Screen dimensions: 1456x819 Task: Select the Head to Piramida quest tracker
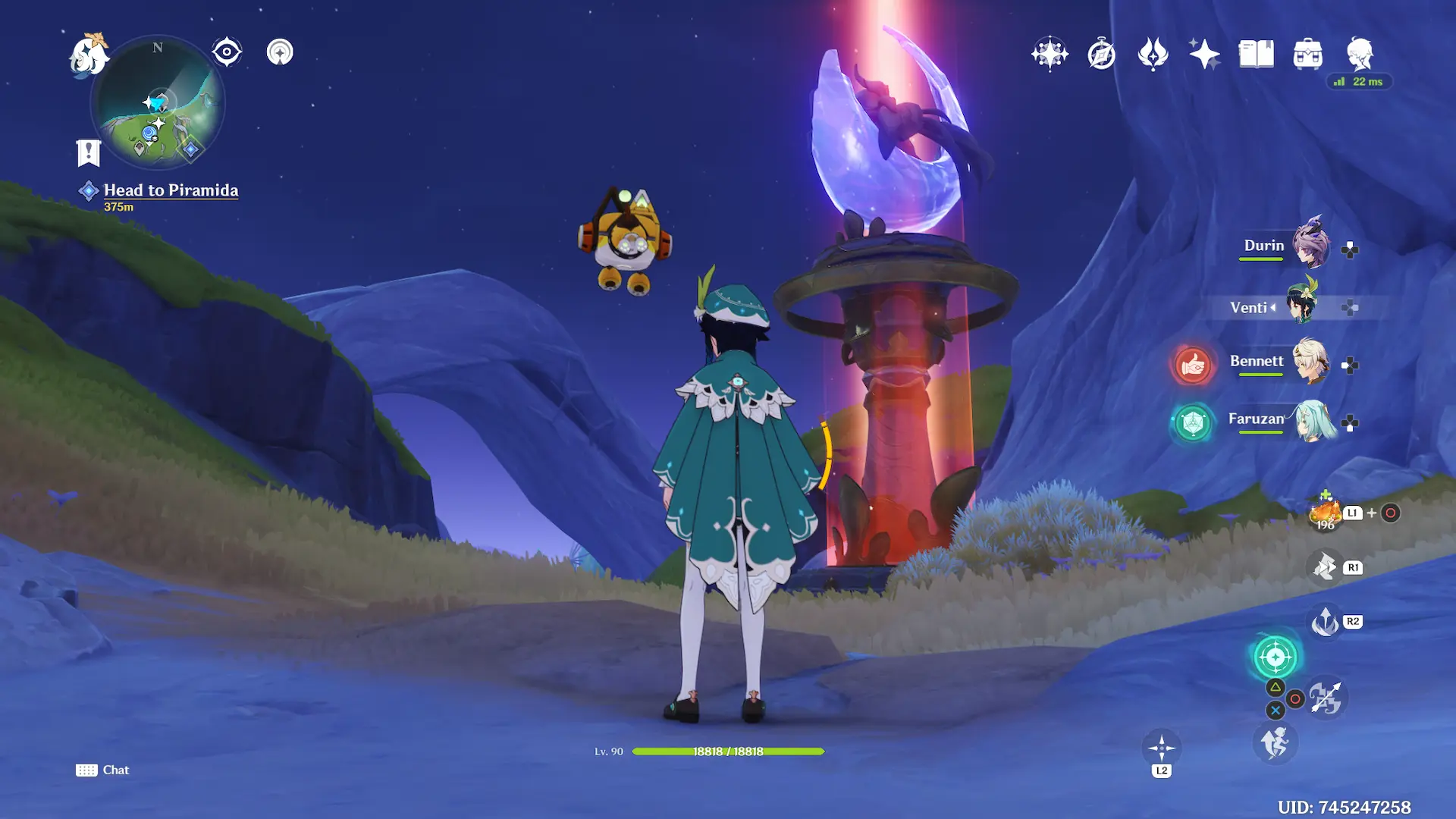[171, 190]
